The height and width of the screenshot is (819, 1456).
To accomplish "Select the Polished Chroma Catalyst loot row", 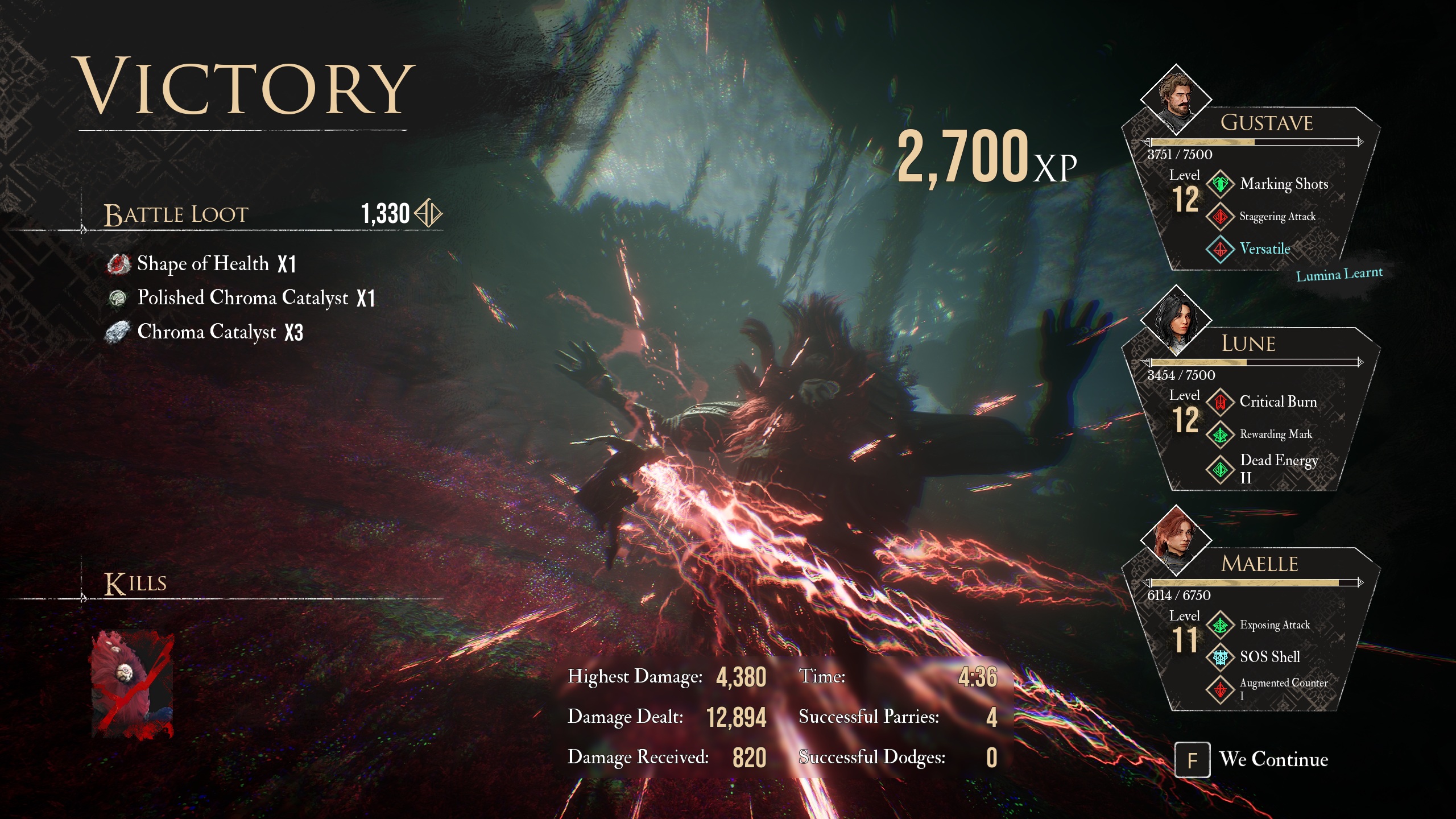I will 242,298.
